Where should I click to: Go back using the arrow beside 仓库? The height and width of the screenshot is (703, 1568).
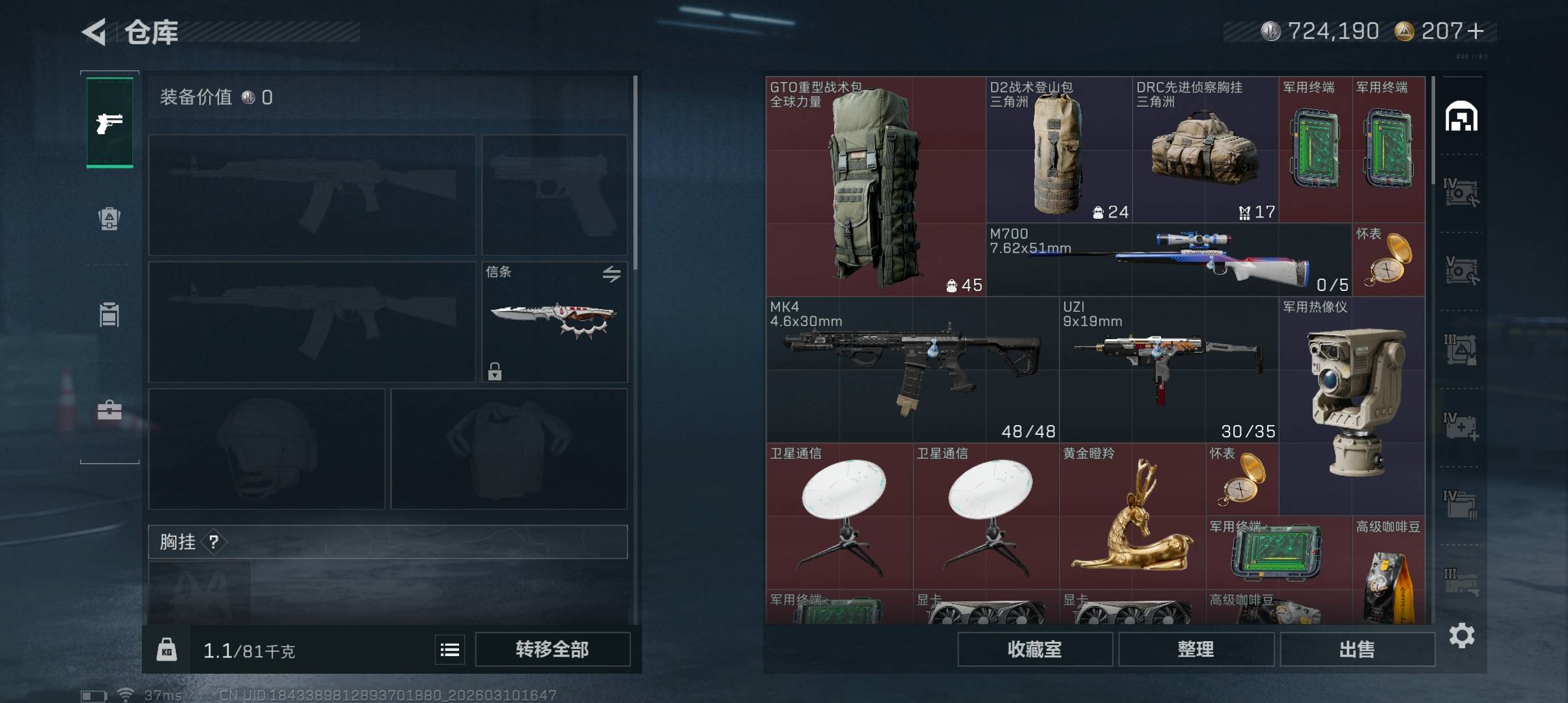pyautogui.click(x=94, y=32)
